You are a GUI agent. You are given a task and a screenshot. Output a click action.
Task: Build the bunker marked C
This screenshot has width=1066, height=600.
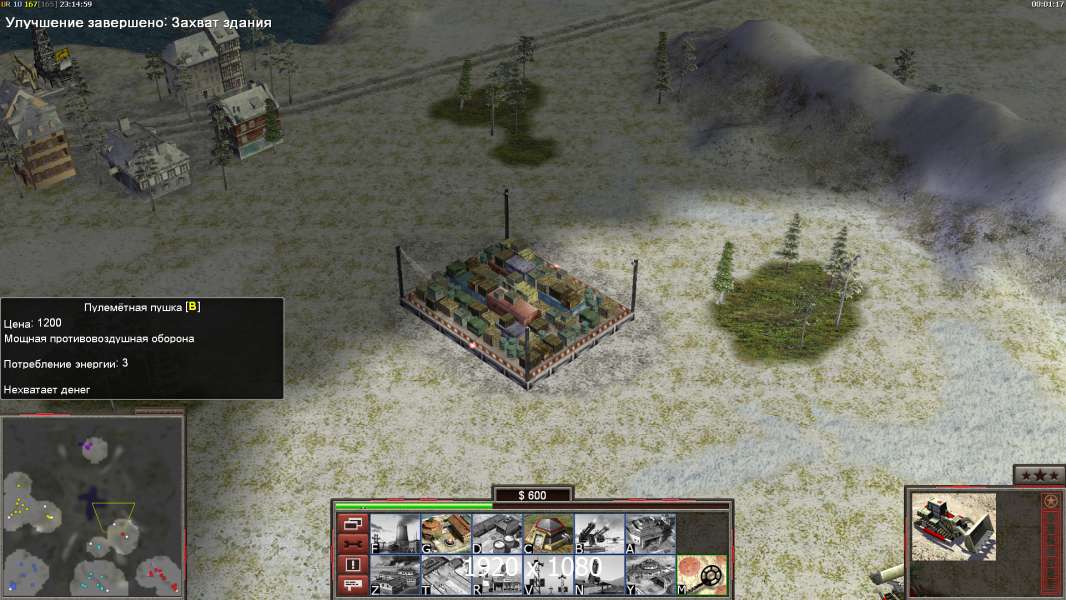(x=548, y=533)
